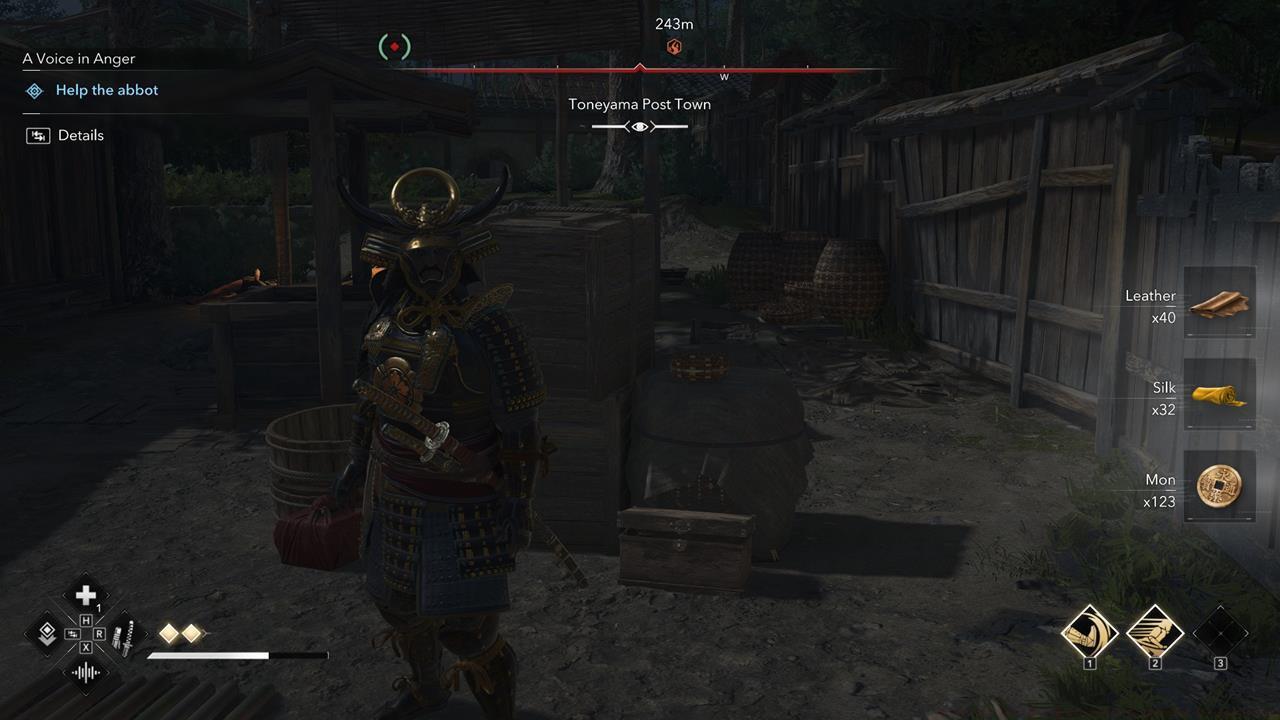Open the Help the abbot objective

[106, 89]
